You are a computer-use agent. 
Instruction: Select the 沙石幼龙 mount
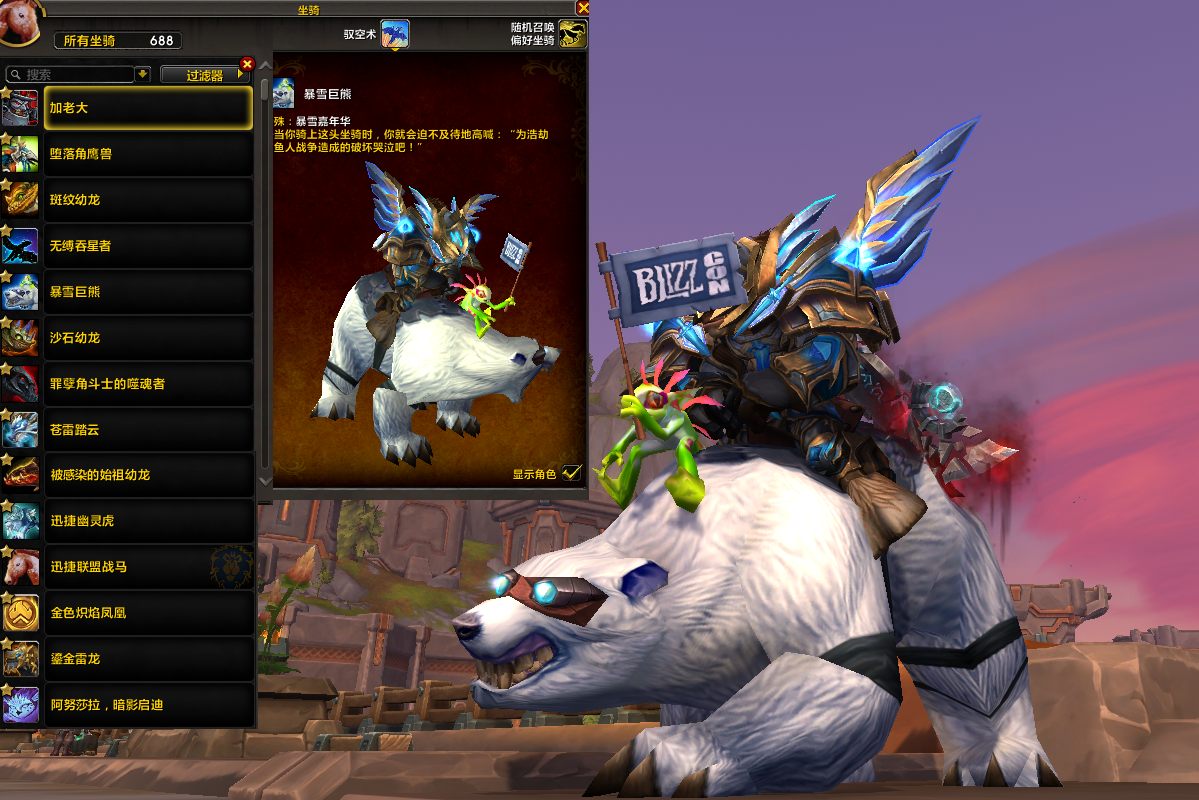148,338
